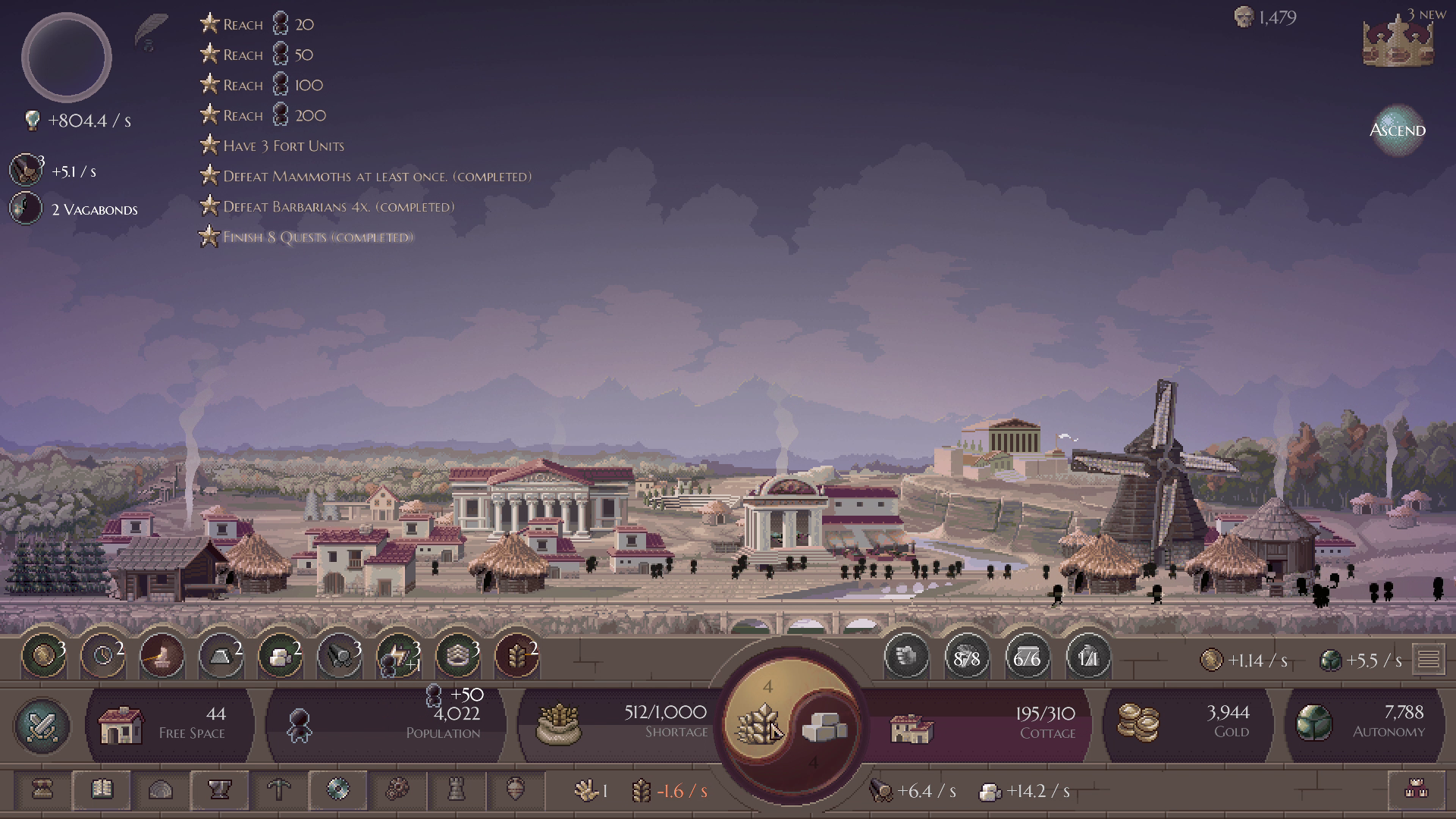Viewport: 1456px width, 819px height.
Task: Switch to the anvil tab
Action: pyautogui.click(x=220, y=790)
